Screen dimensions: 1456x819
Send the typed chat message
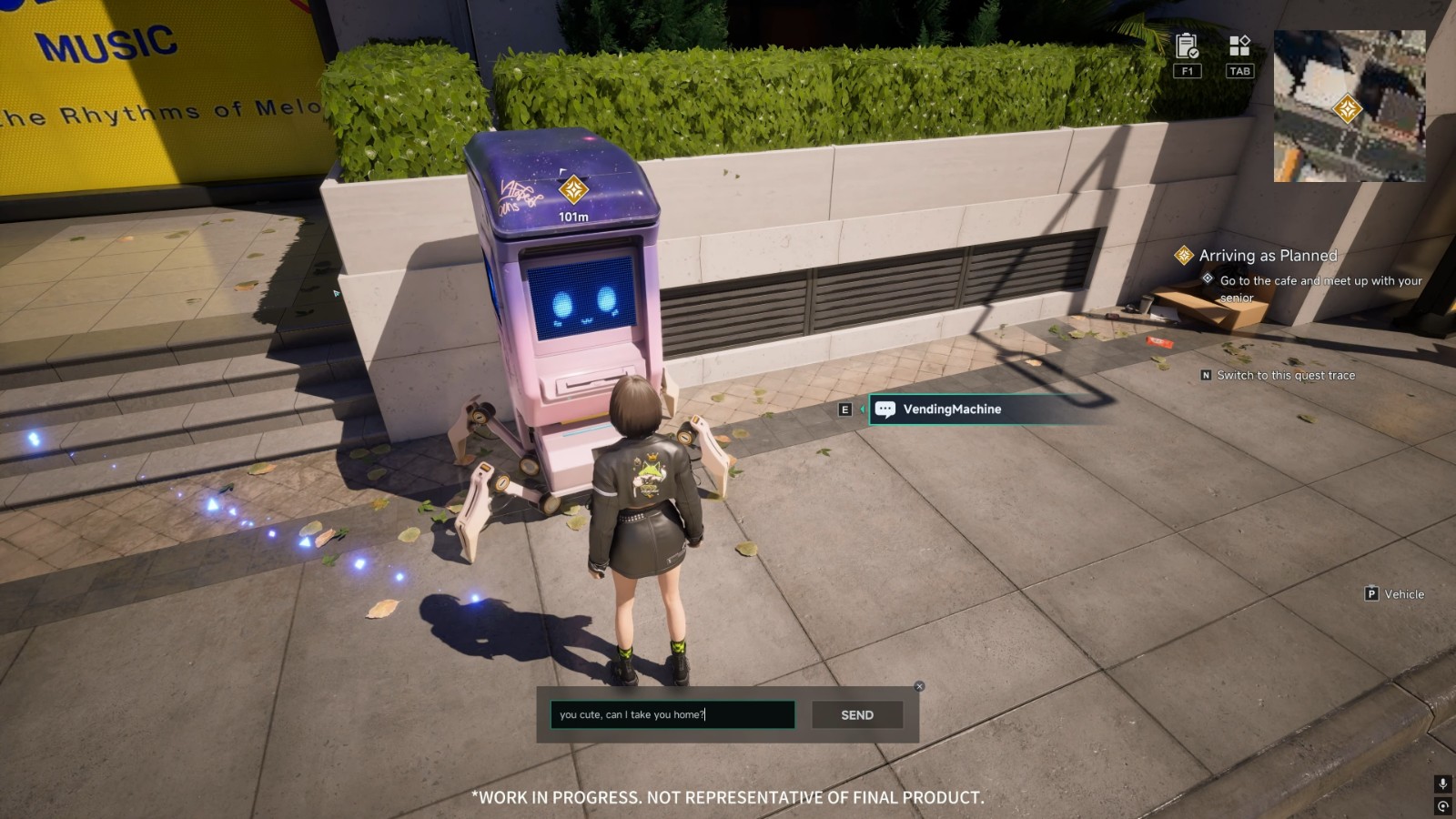tap(856, 715)
